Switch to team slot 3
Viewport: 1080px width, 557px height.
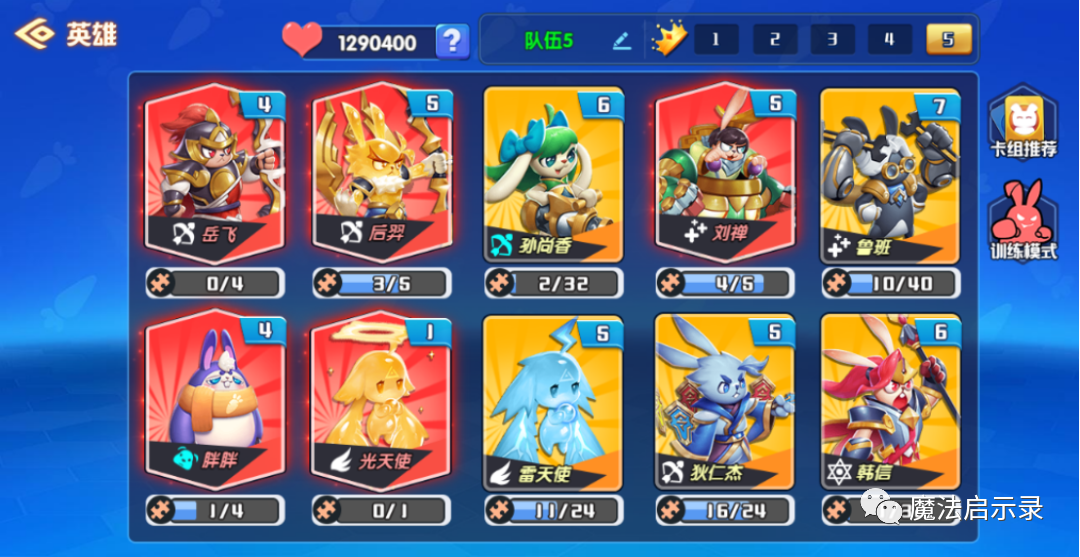(x=833, y=40)
